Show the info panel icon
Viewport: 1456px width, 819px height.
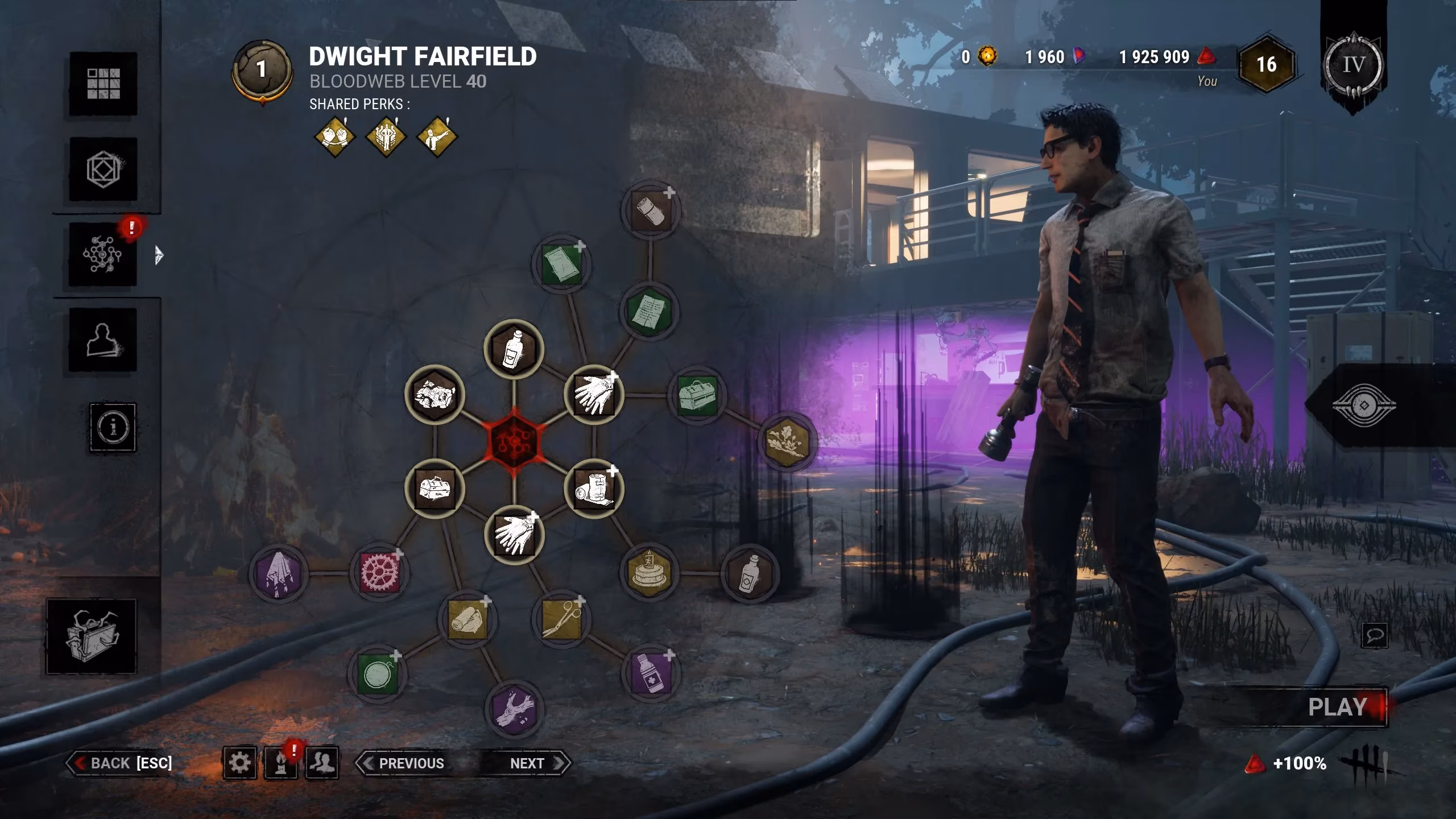[113, 427]
